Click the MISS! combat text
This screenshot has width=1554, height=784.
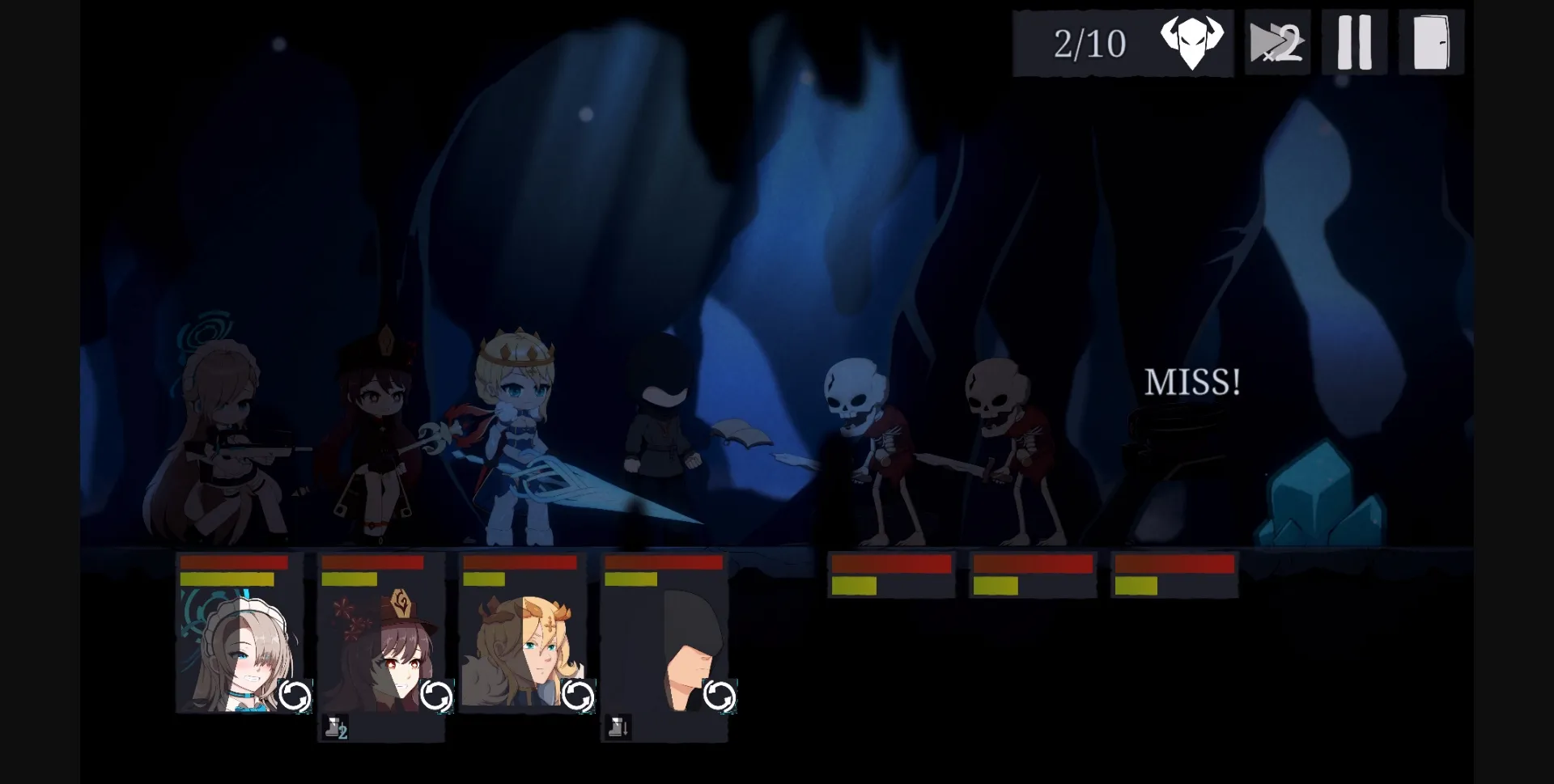click(x=1194, y=380)
